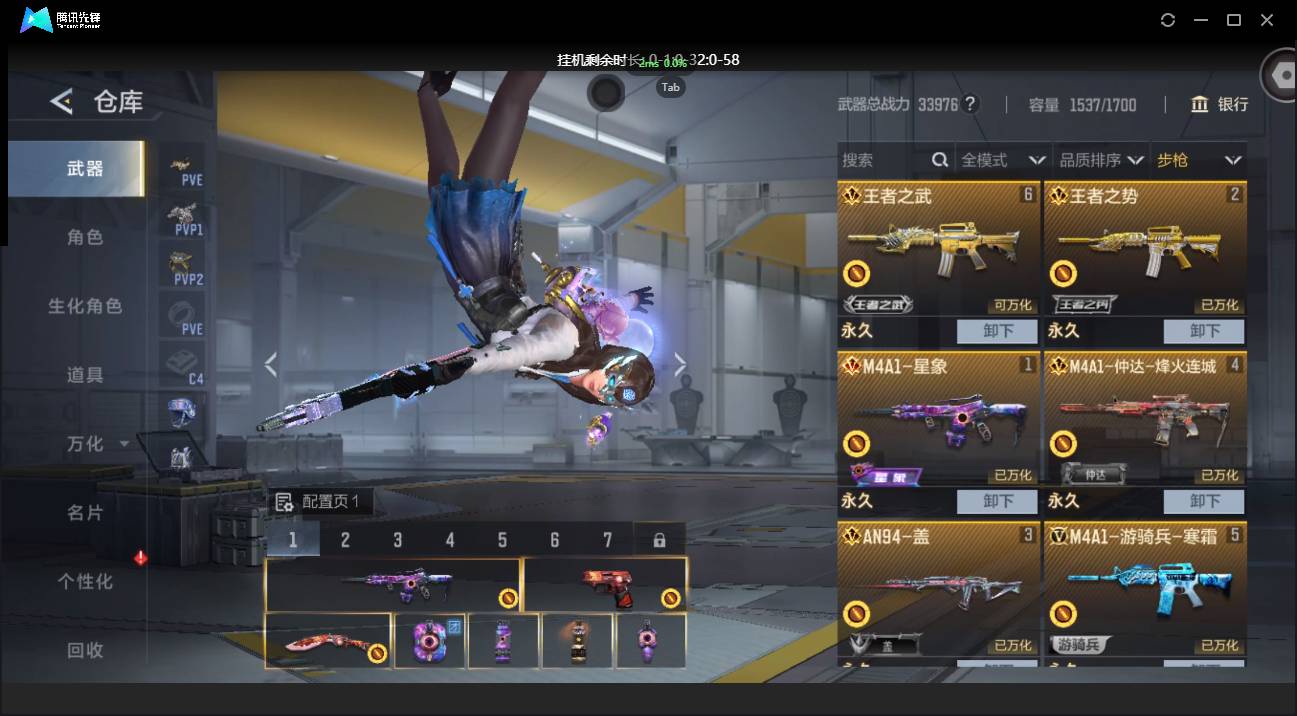Unequip the 王者之武 rifle with 卸下
The image size is (1297, 716).
pyautogui.click(x=998, y=331)
